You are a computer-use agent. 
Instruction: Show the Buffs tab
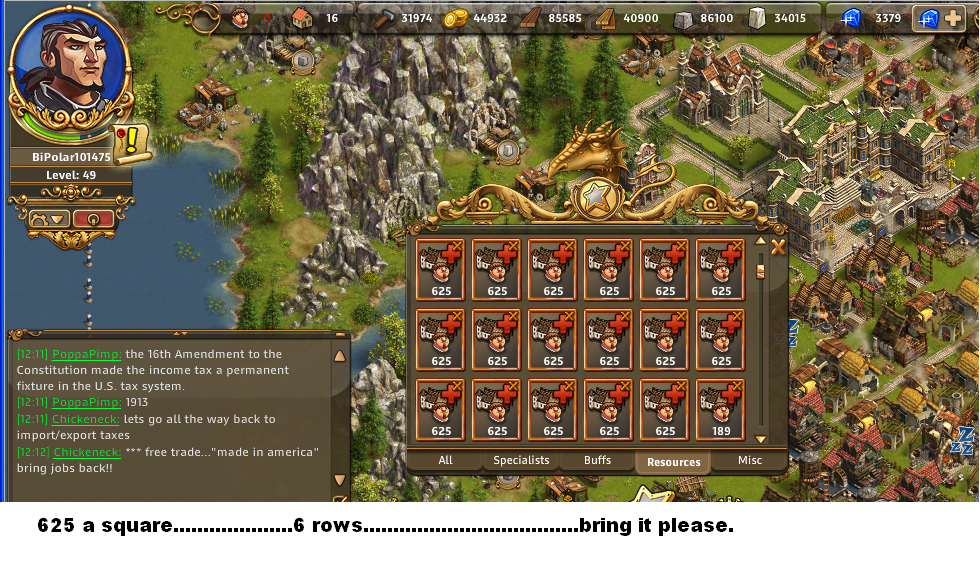click(598, 461)
